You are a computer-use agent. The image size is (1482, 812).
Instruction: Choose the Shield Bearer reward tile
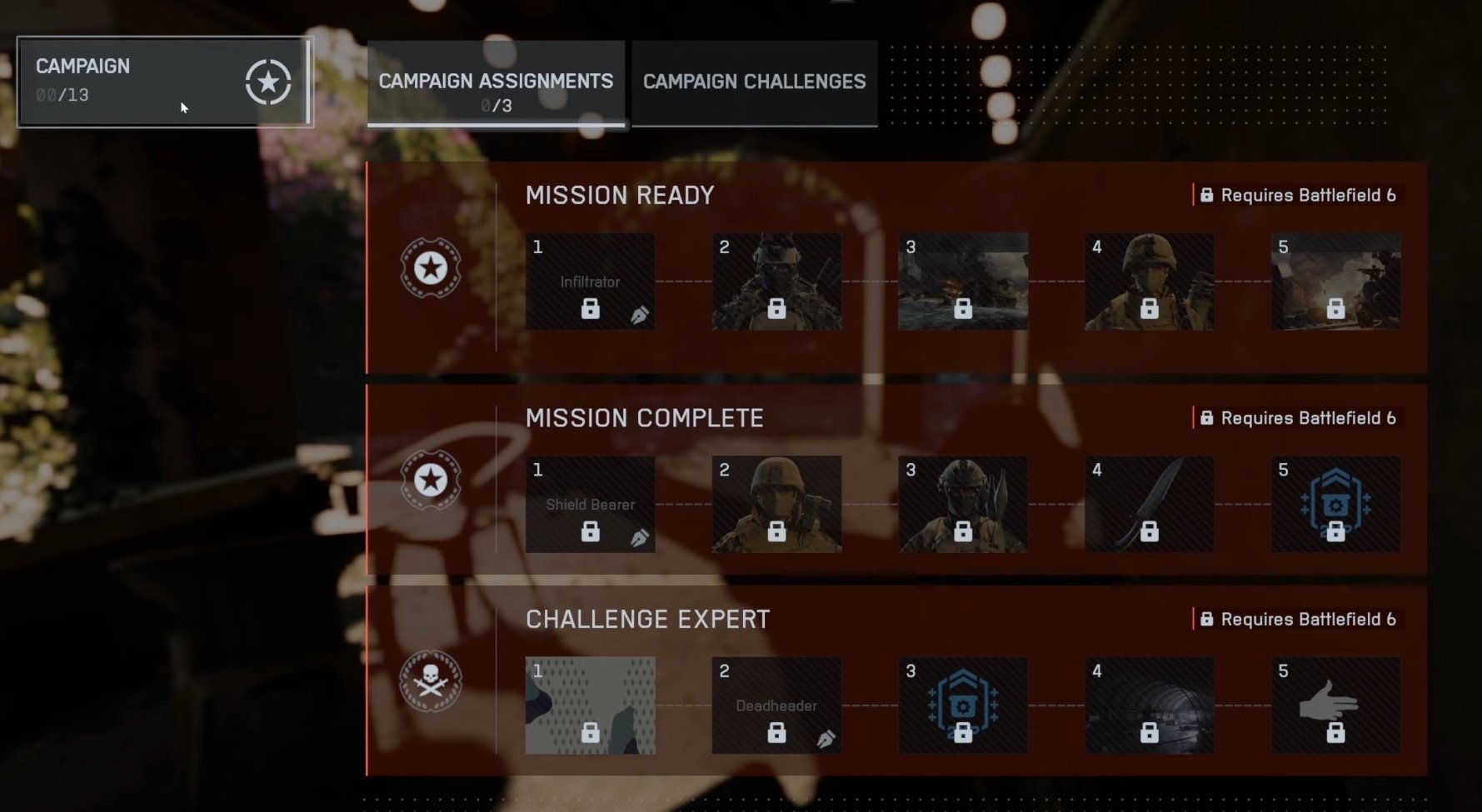pyautogui.click(x=590, y=504)
